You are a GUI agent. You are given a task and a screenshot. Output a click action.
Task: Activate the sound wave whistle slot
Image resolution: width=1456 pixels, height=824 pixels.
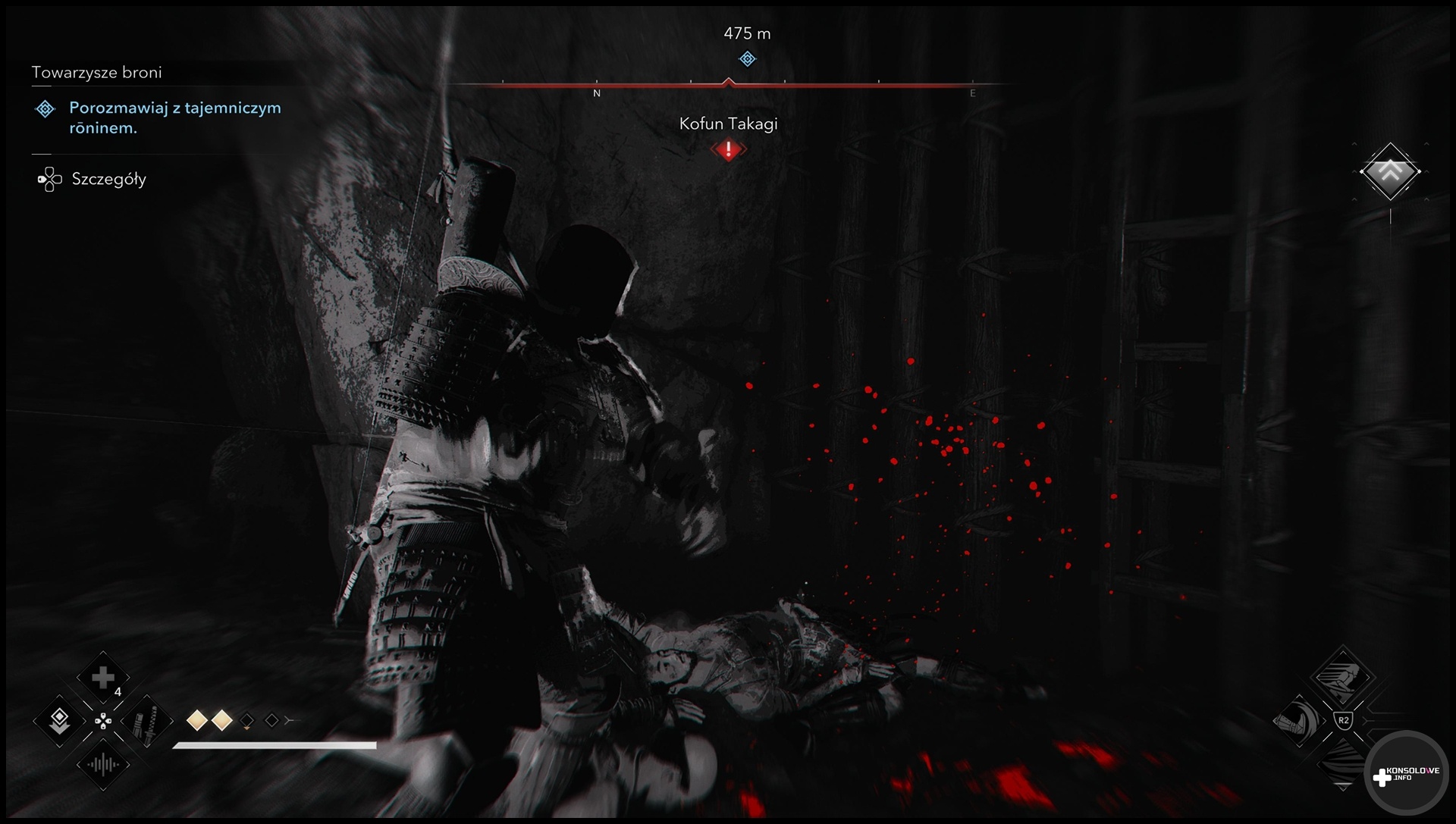[x=103, y=764]
